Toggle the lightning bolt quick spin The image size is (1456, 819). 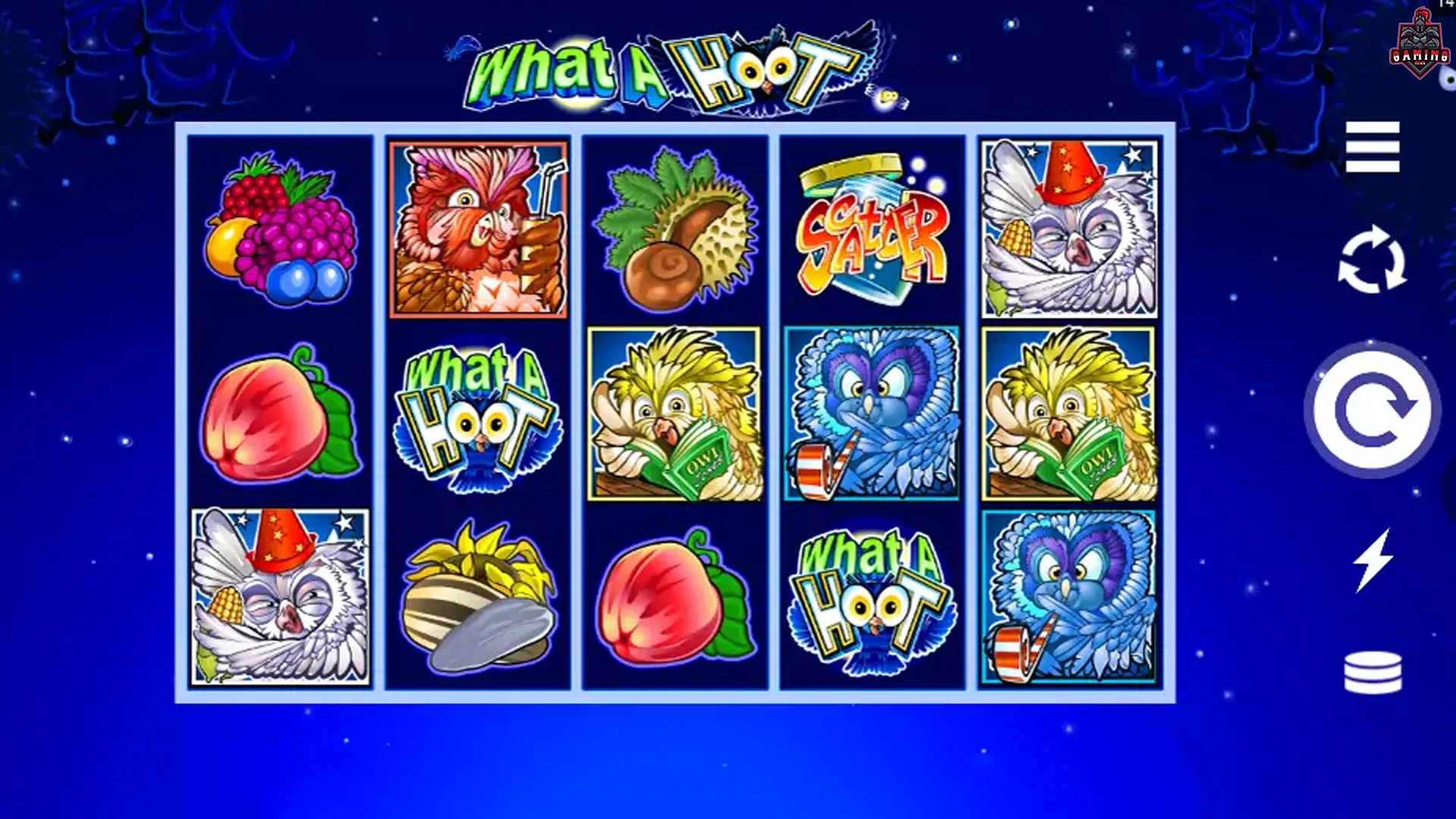1373,560
